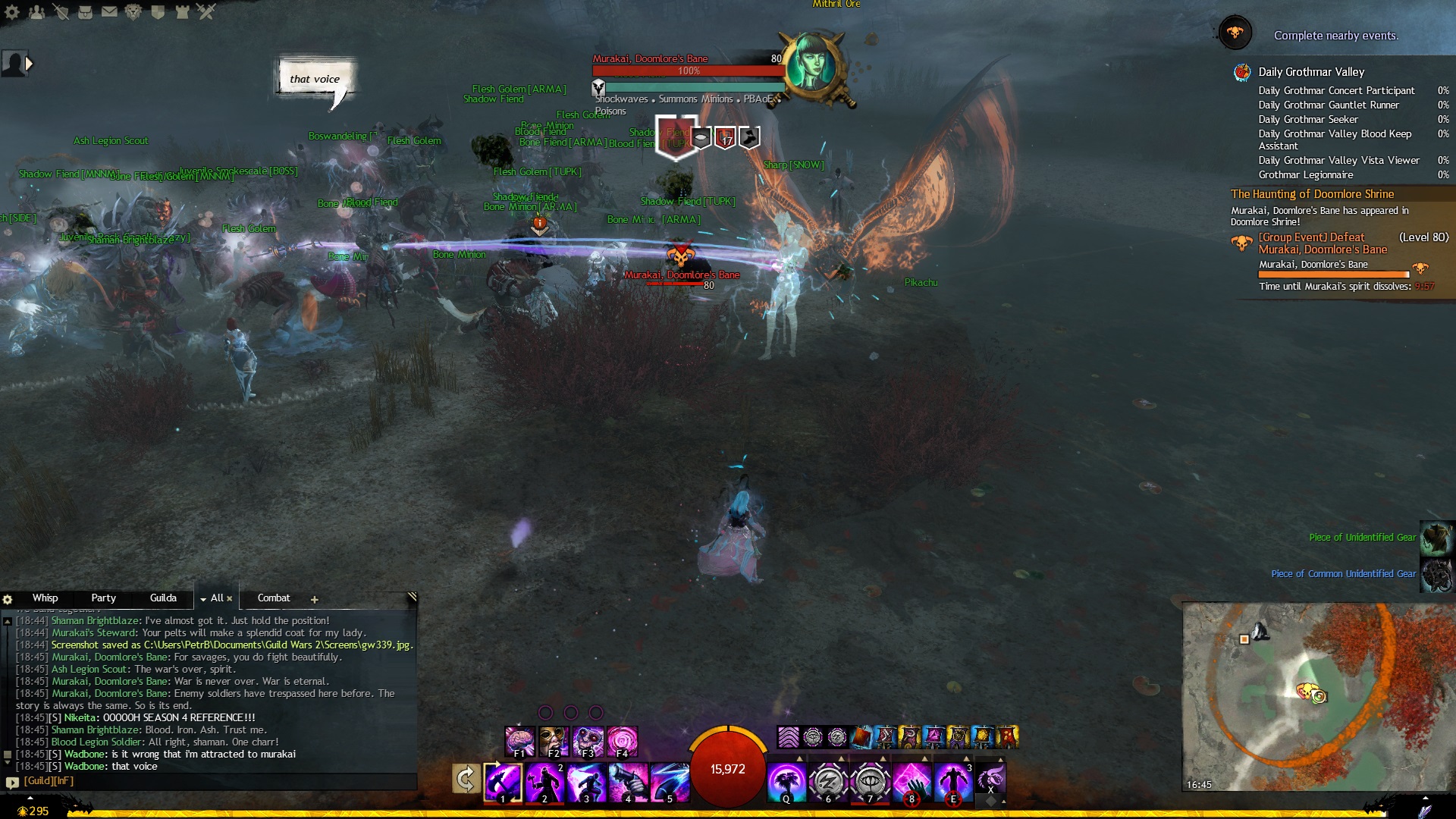Add a new chat tab
The width and height of the screenshot is (1456, 819).
[315, 600]
